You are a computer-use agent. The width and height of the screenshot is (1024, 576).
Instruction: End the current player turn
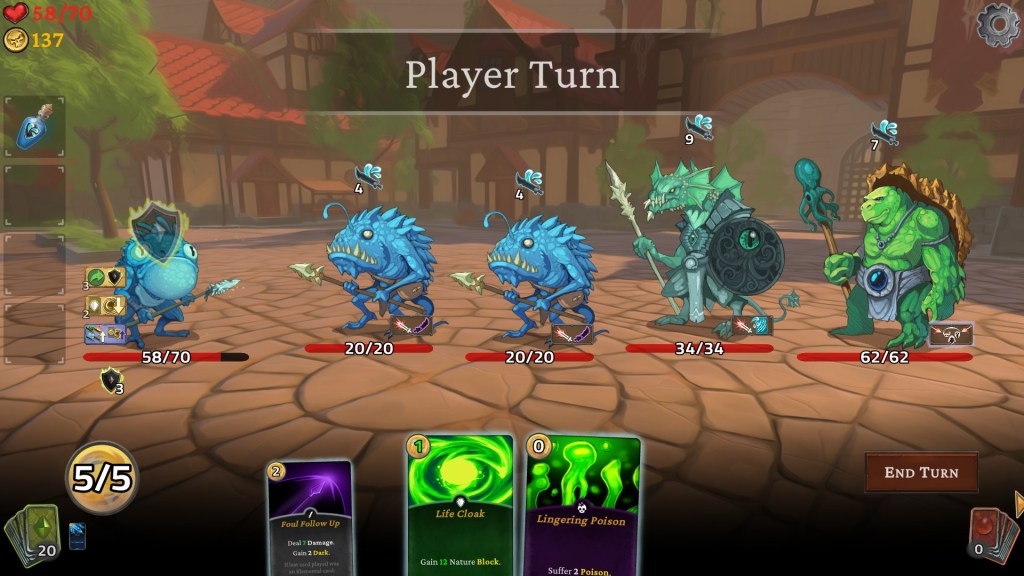point(920,472)
